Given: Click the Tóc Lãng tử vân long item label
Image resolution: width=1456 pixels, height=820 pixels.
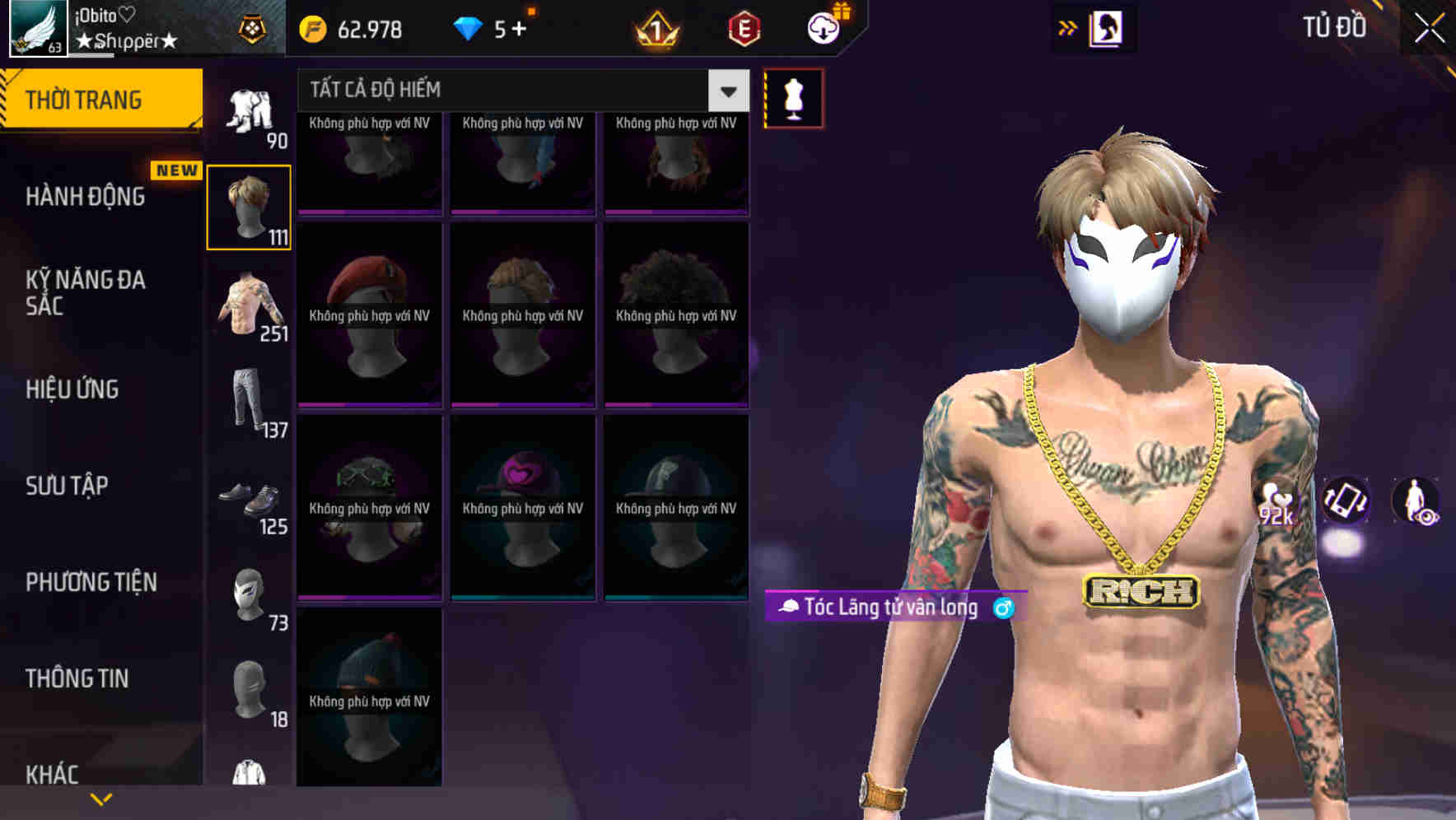Looking at the screenshot, I should pos(894,608).
